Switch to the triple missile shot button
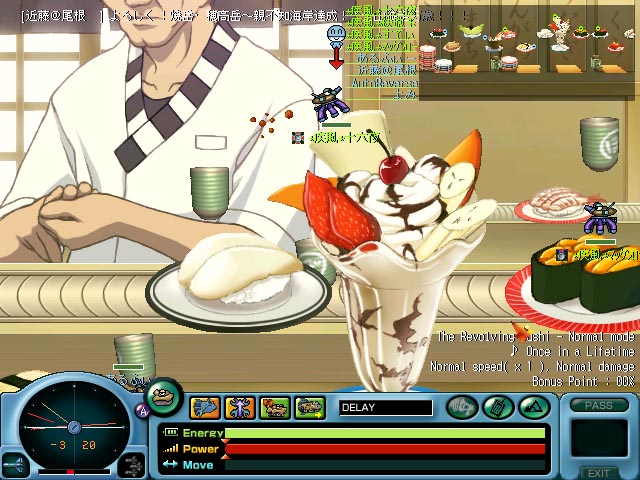 click(x=131, y=464)
